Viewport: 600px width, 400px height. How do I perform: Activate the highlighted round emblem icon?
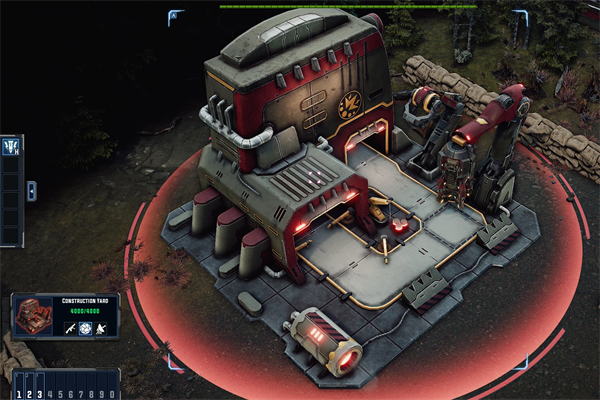pyautogui.click(x=87, y=327)
